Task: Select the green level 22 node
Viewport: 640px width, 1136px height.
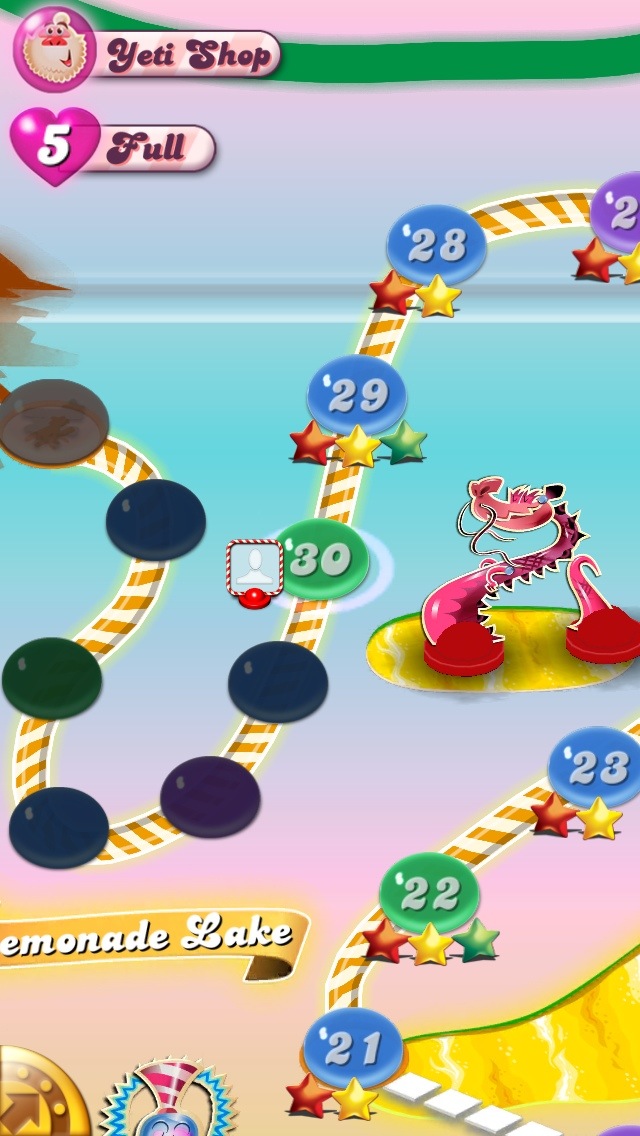Action: tap(429, 893)
